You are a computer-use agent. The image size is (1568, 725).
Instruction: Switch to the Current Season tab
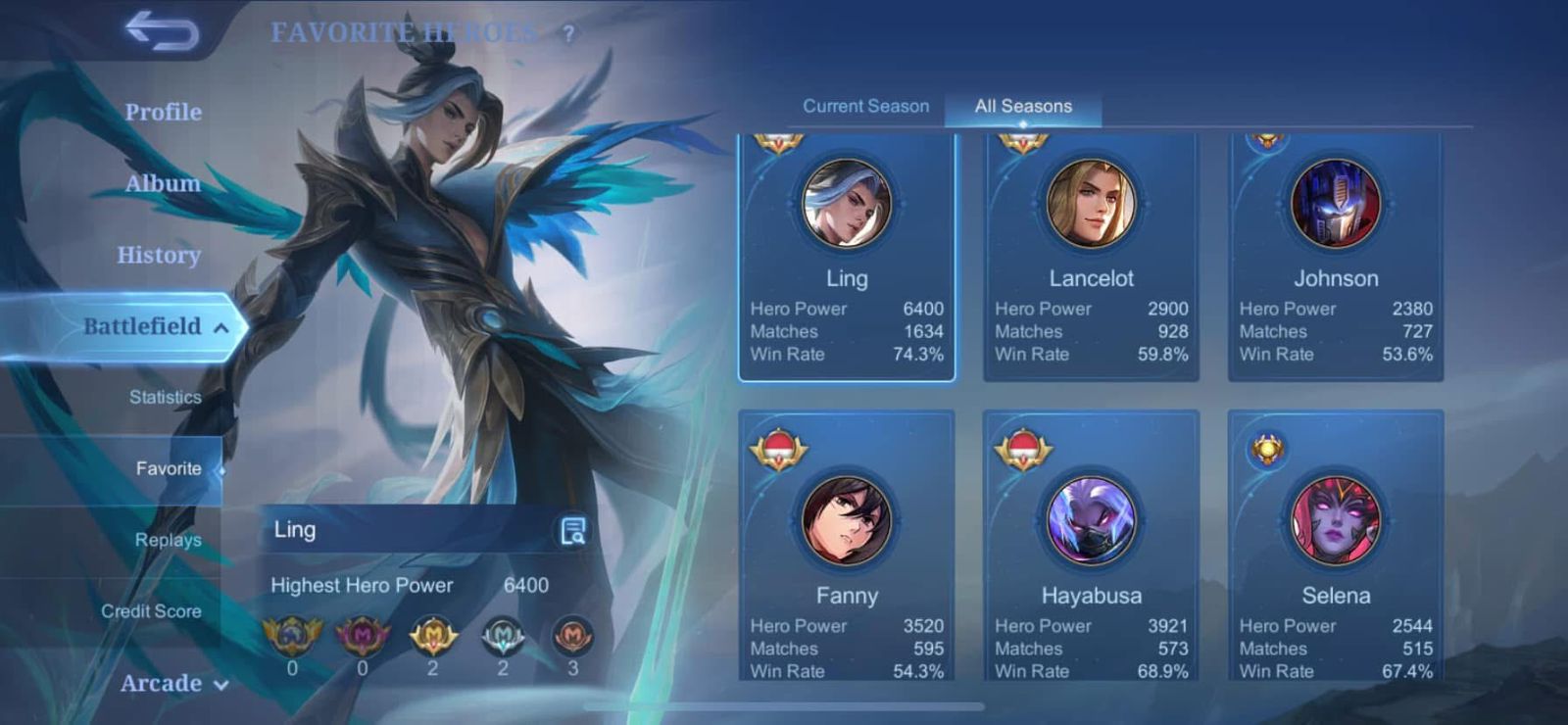(x=865, y=106)
